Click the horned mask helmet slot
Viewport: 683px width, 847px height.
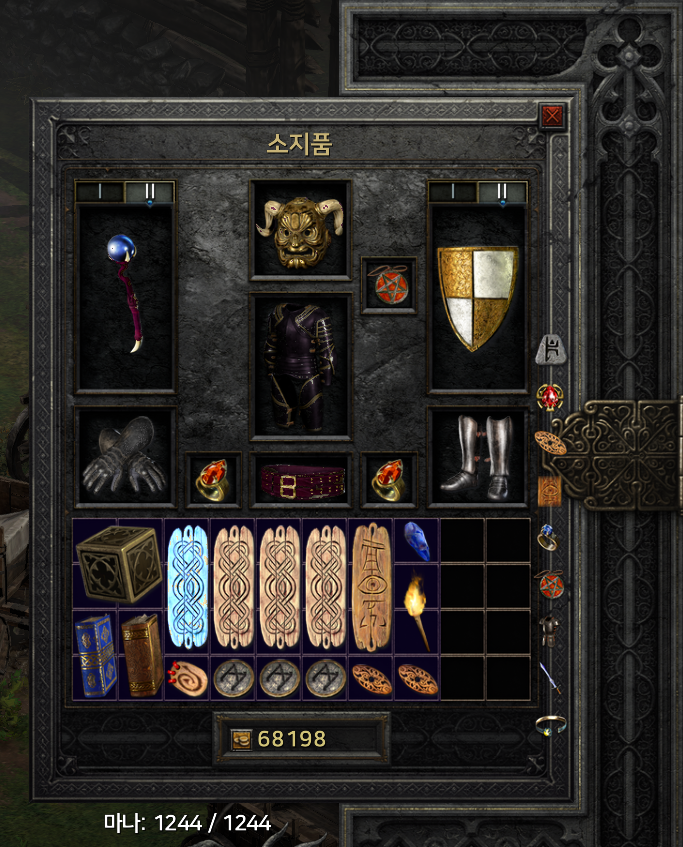pyautogui.click(x=299, y=230)
